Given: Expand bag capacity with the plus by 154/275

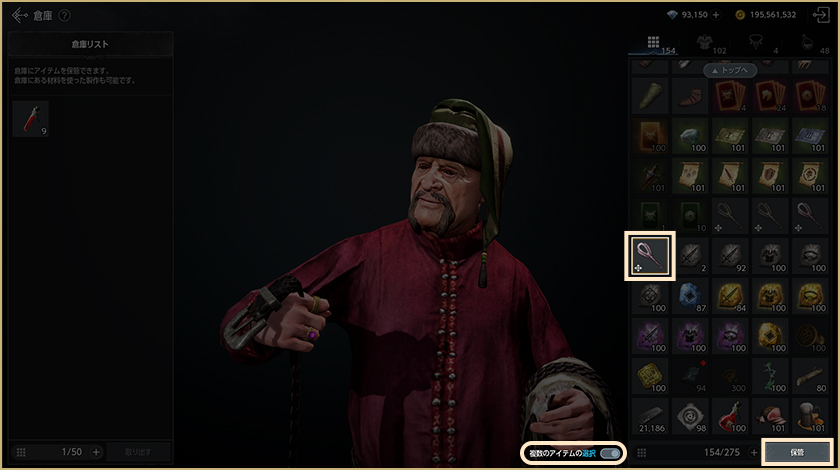Looking at the screenshot, I should coord(753,452).
